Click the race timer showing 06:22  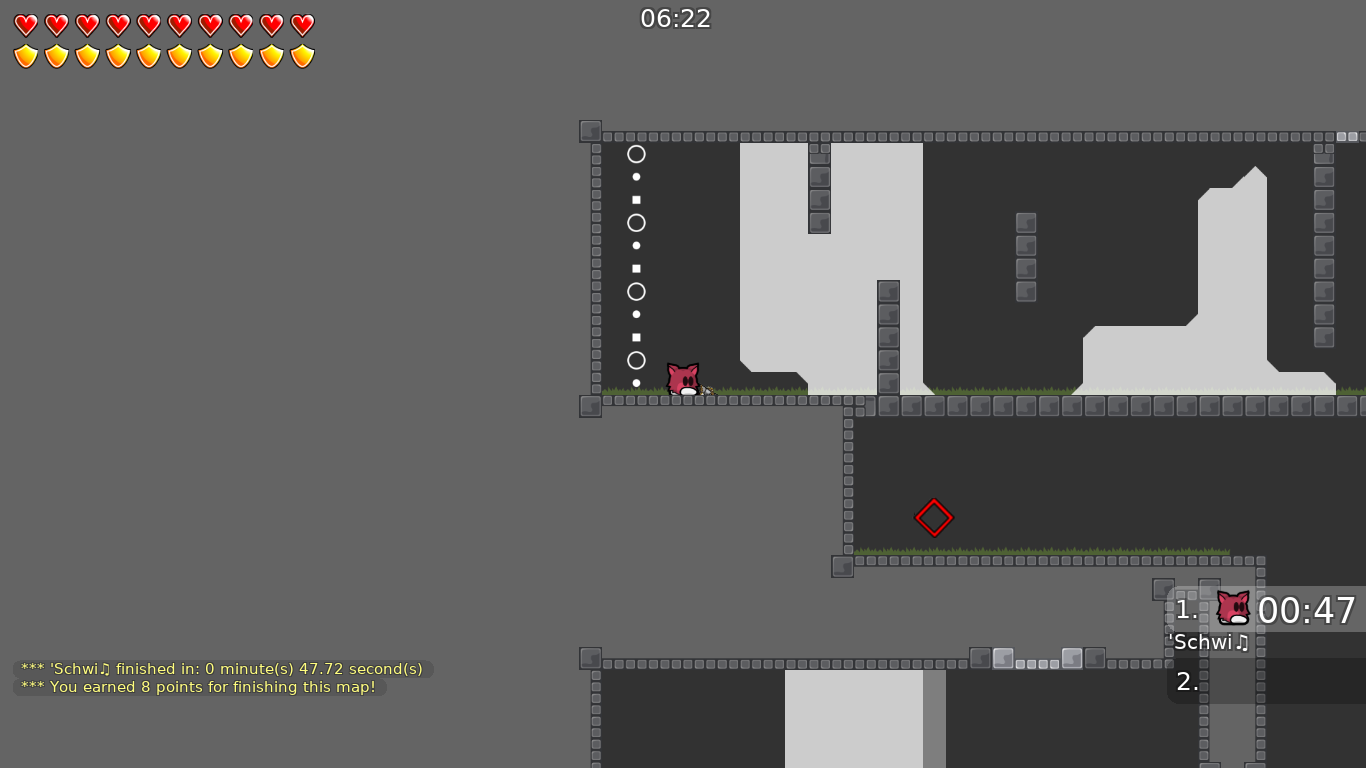click(x=674, y=18)
